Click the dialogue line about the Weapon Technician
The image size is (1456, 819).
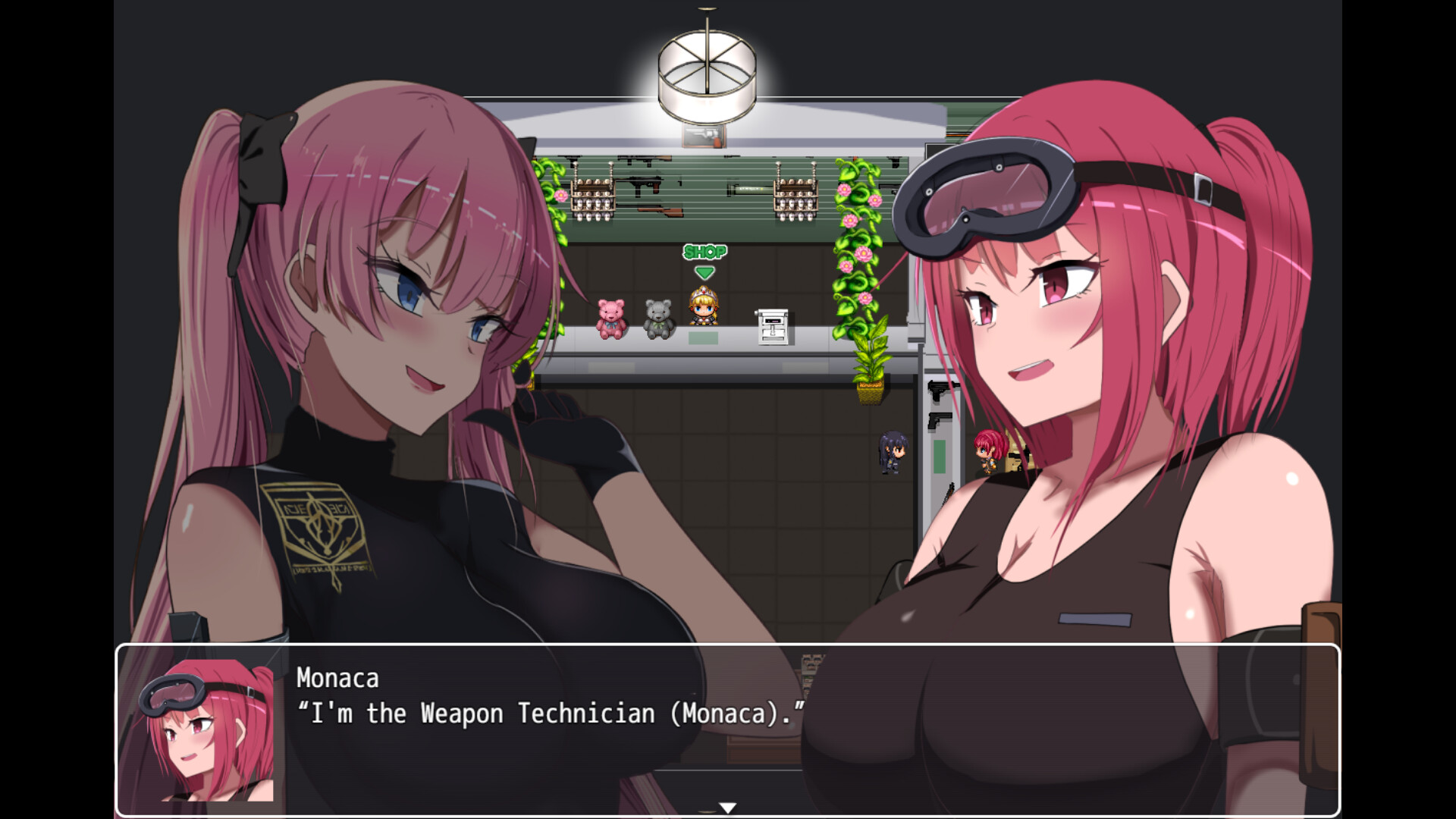(550, 713)
